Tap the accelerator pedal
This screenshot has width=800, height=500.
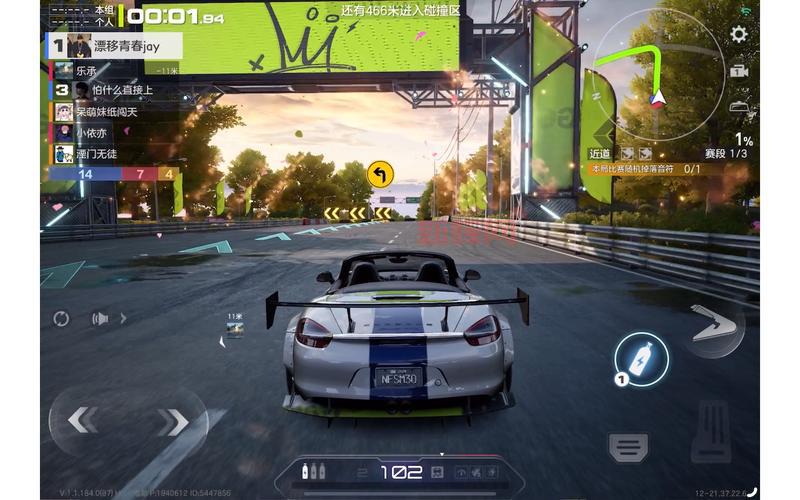(x=711, y=432)
